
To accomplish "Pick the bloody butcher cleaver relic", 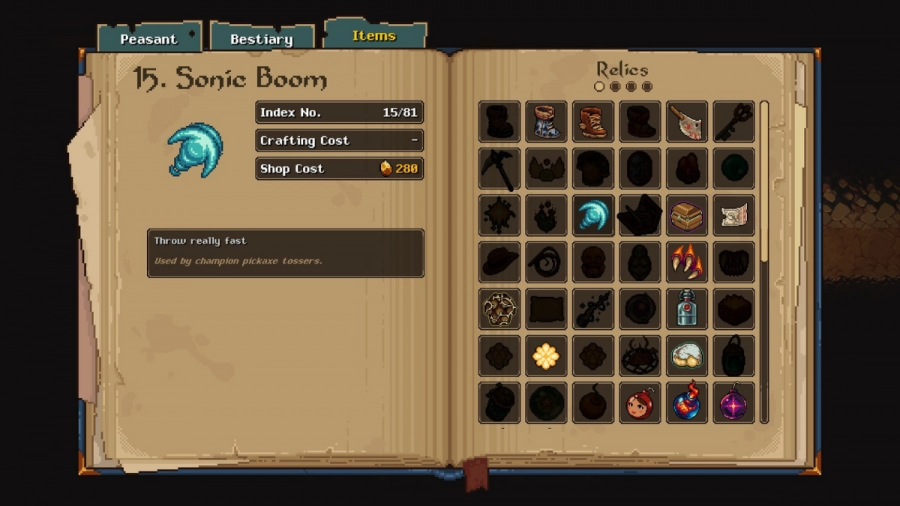I will (687, 122).
